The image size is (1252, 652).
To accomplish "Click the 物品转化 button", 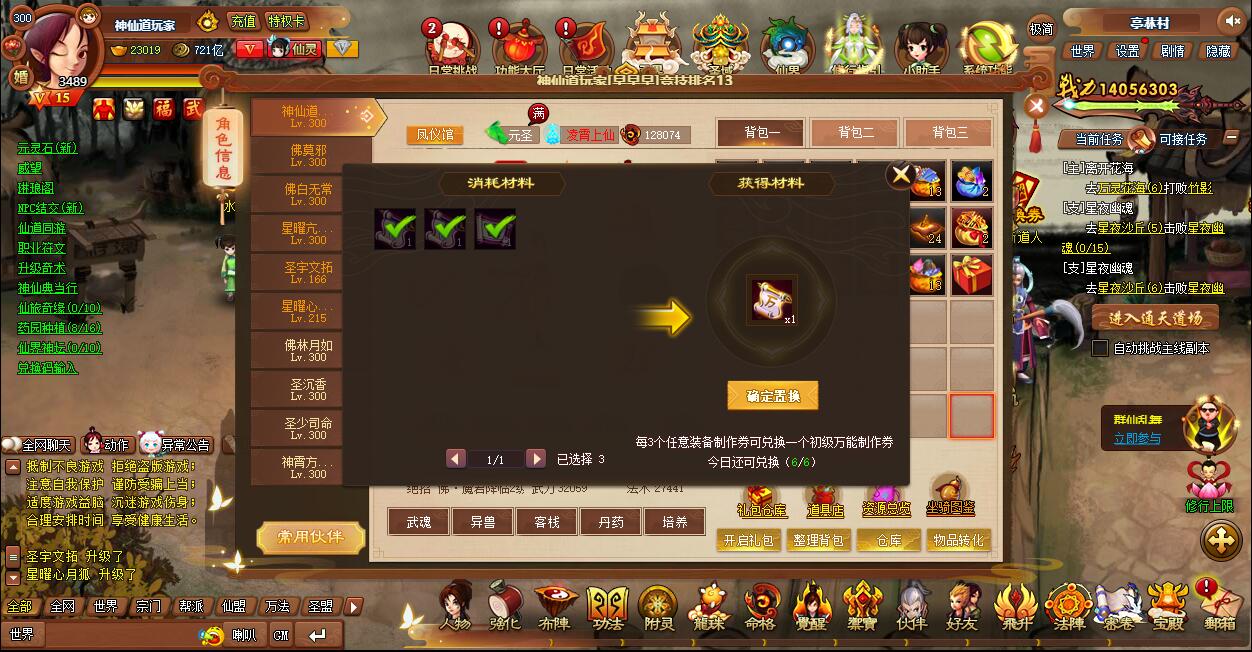I will (957, 541).
